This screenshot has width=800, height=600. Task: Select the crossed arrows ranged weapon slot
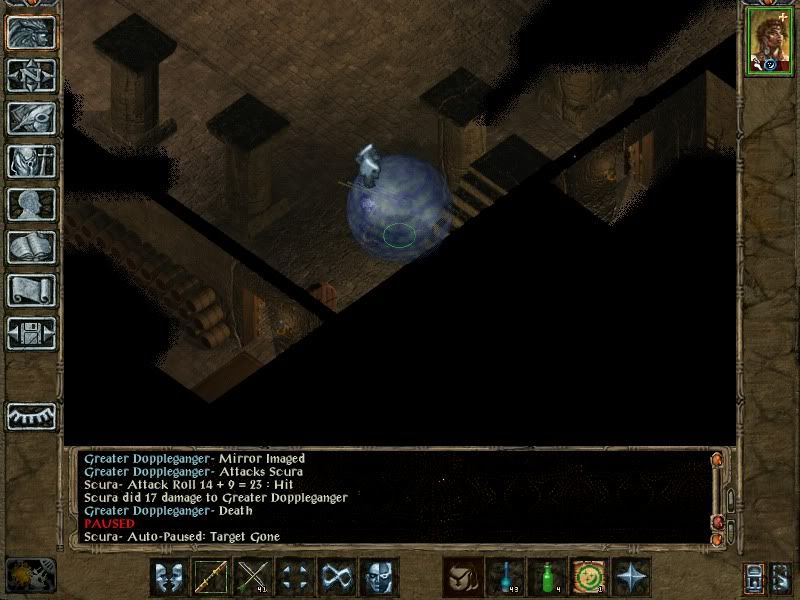254,577
